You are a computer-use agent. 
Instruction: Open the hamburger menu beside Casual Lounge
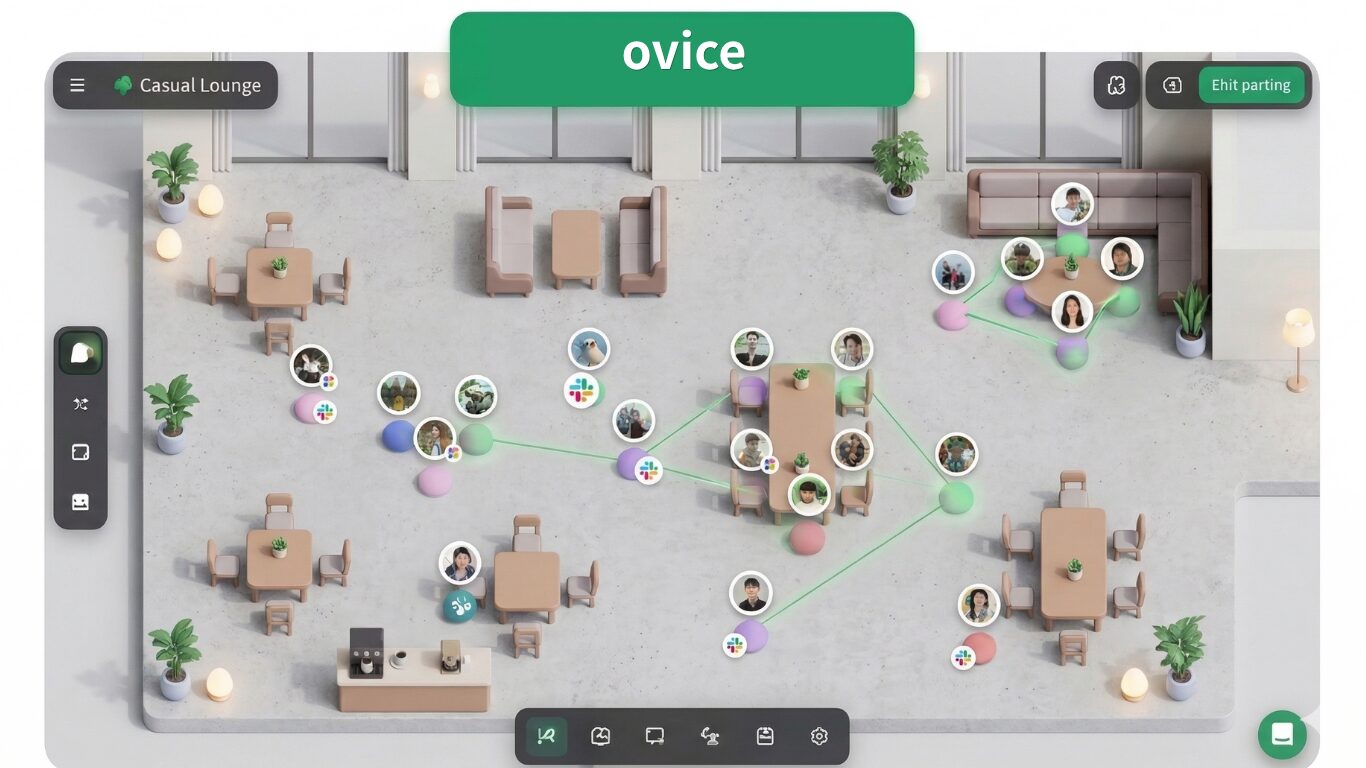(x=77, y=86)
